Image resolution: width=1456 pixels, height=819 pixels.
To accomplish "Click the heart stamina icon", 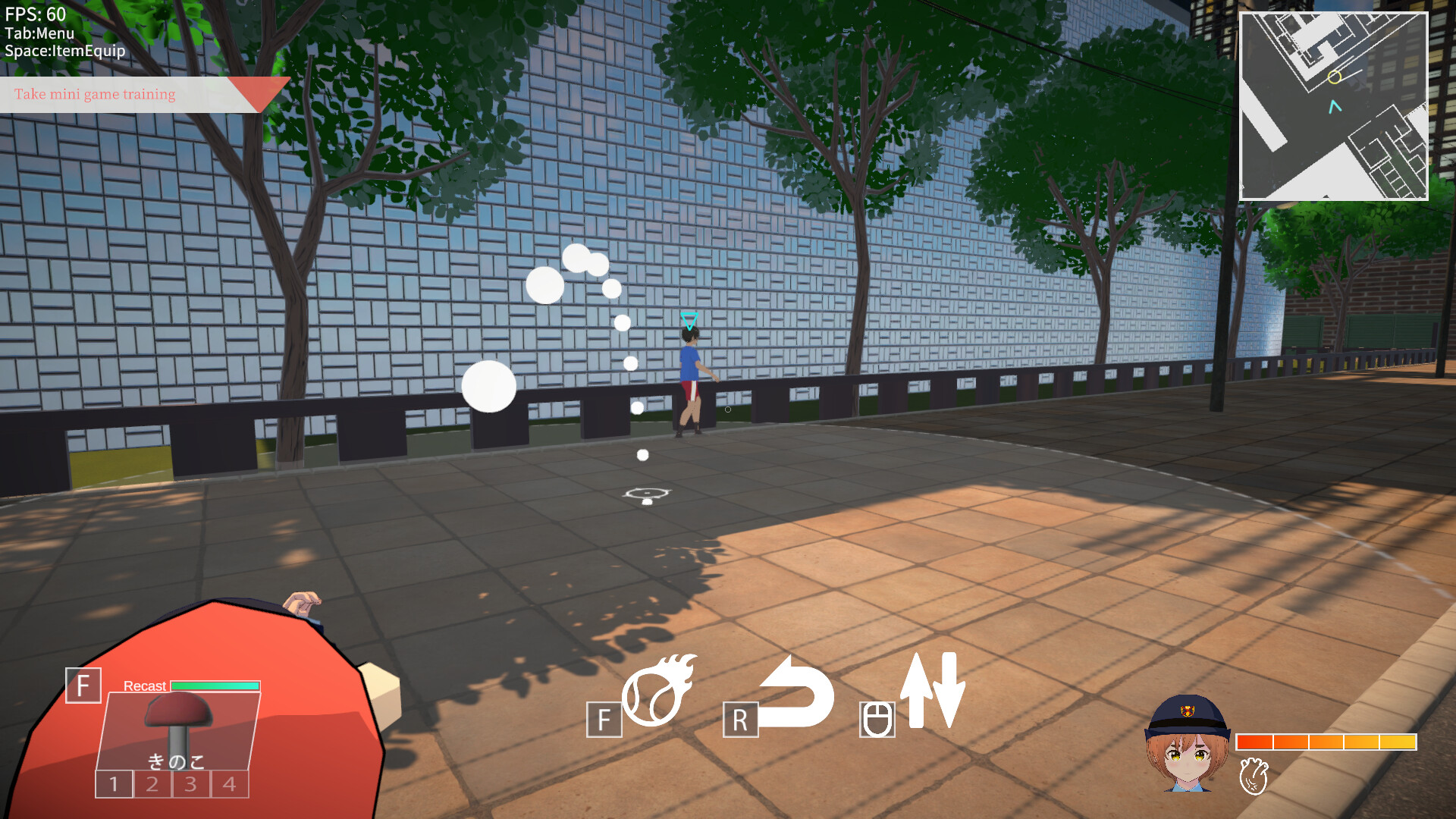I will [x=1255, y=777].
